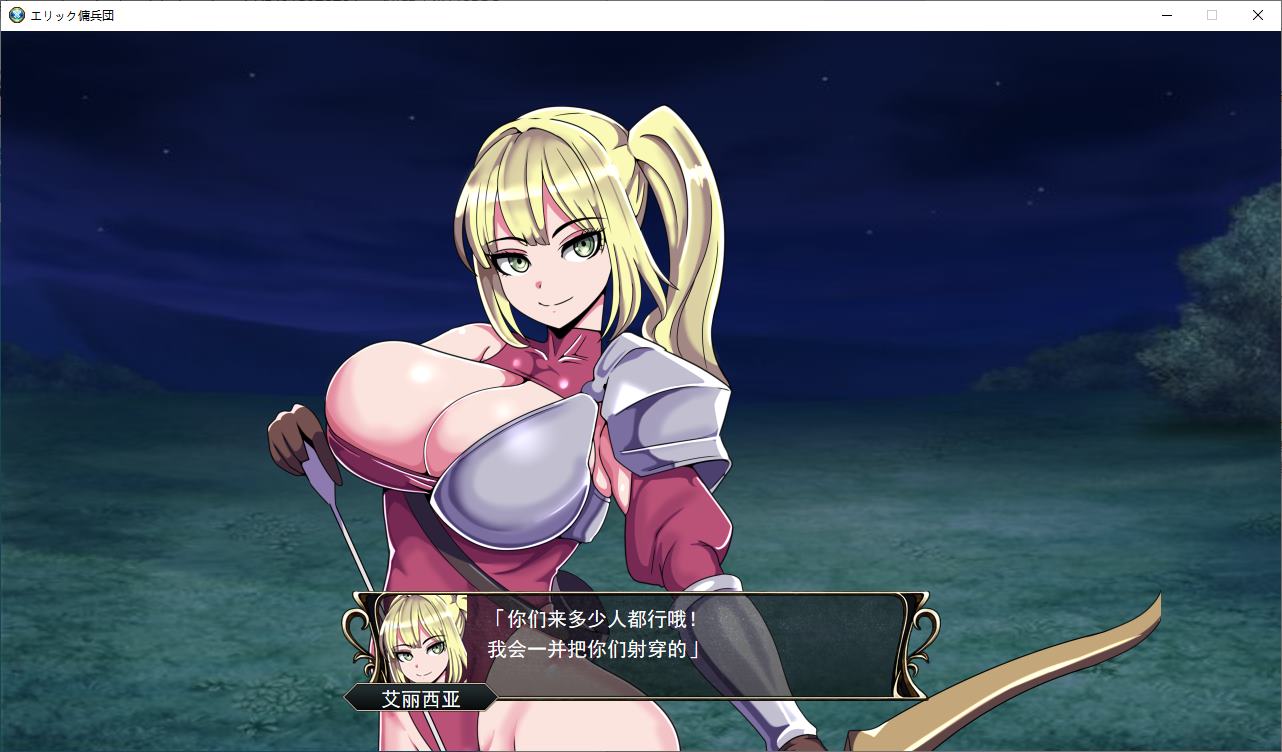1282x752 pixels.
Task: Click the maximize button of the game window
Action: 1211,15
